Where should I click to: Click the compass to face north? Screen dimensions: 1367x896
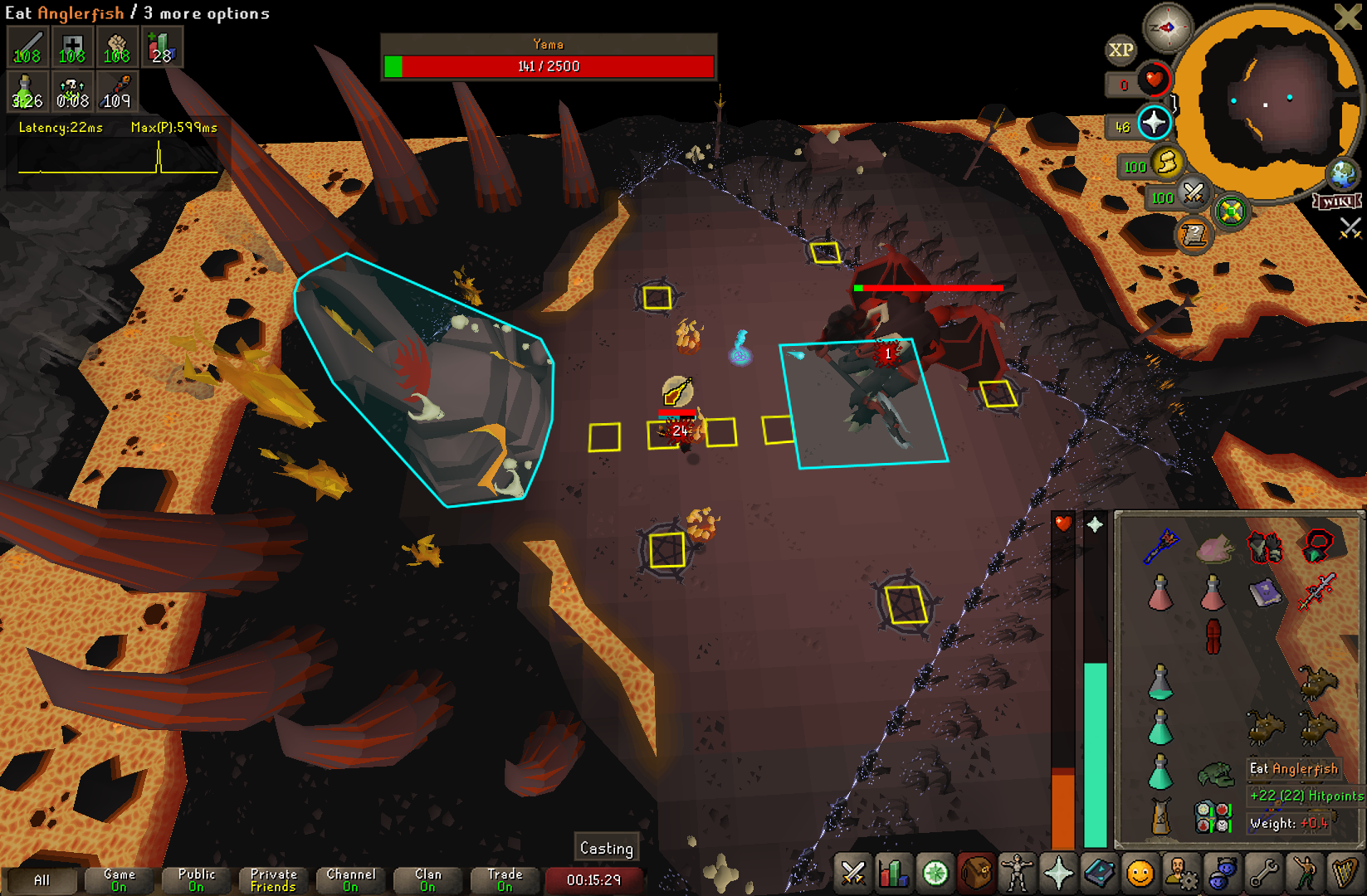point(1167,28)
